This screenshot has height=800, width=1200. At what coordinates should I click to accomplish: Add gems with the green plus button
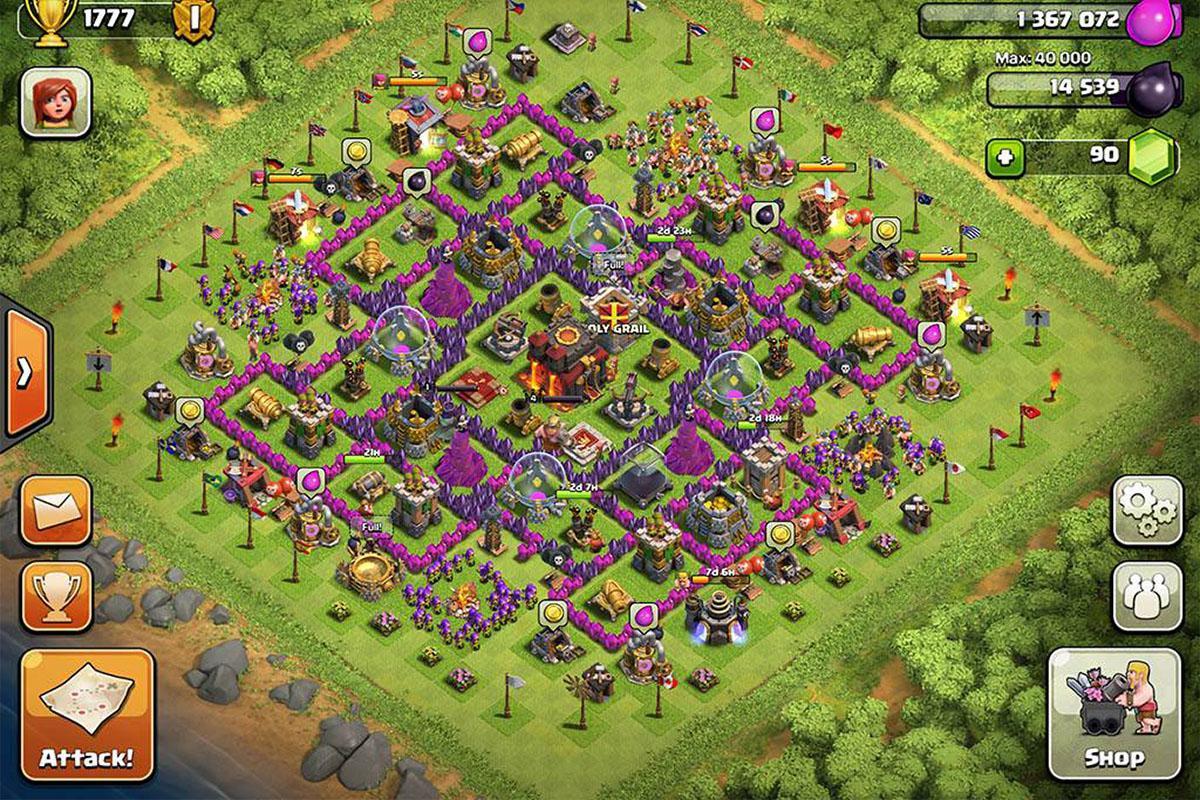click(x=1006, y=157)
